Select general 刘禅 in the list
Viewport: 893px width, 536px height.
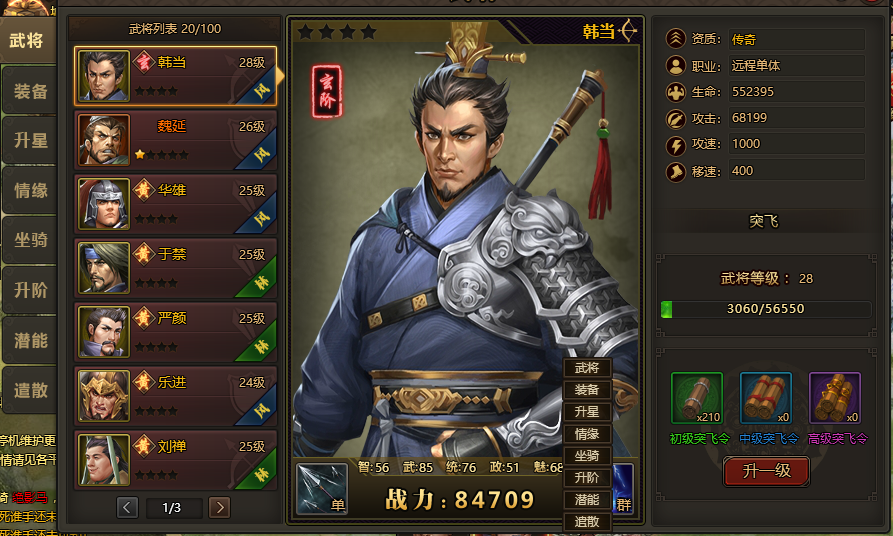tap(175, 459)
